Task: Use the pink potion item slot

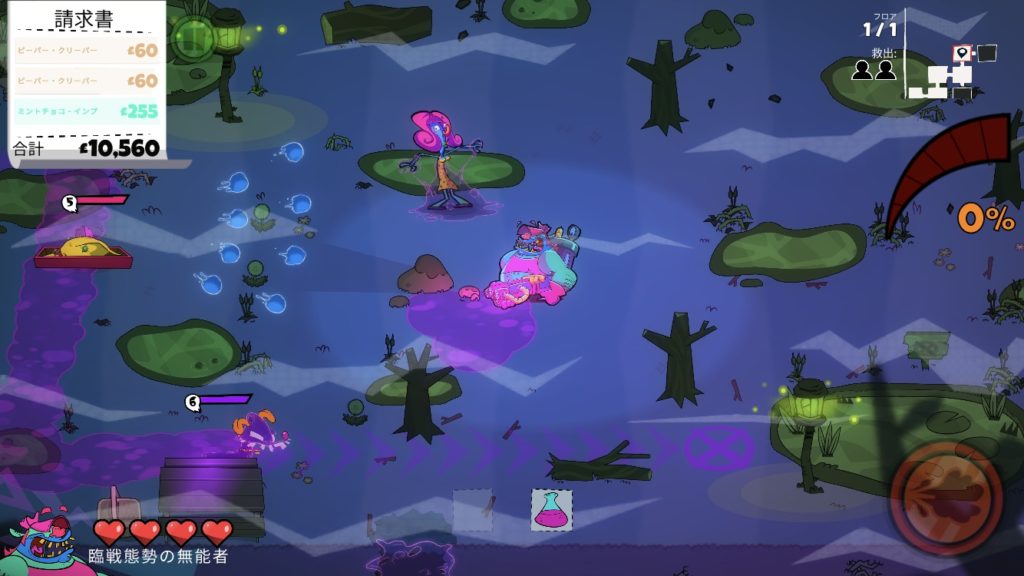Action: 551,509
